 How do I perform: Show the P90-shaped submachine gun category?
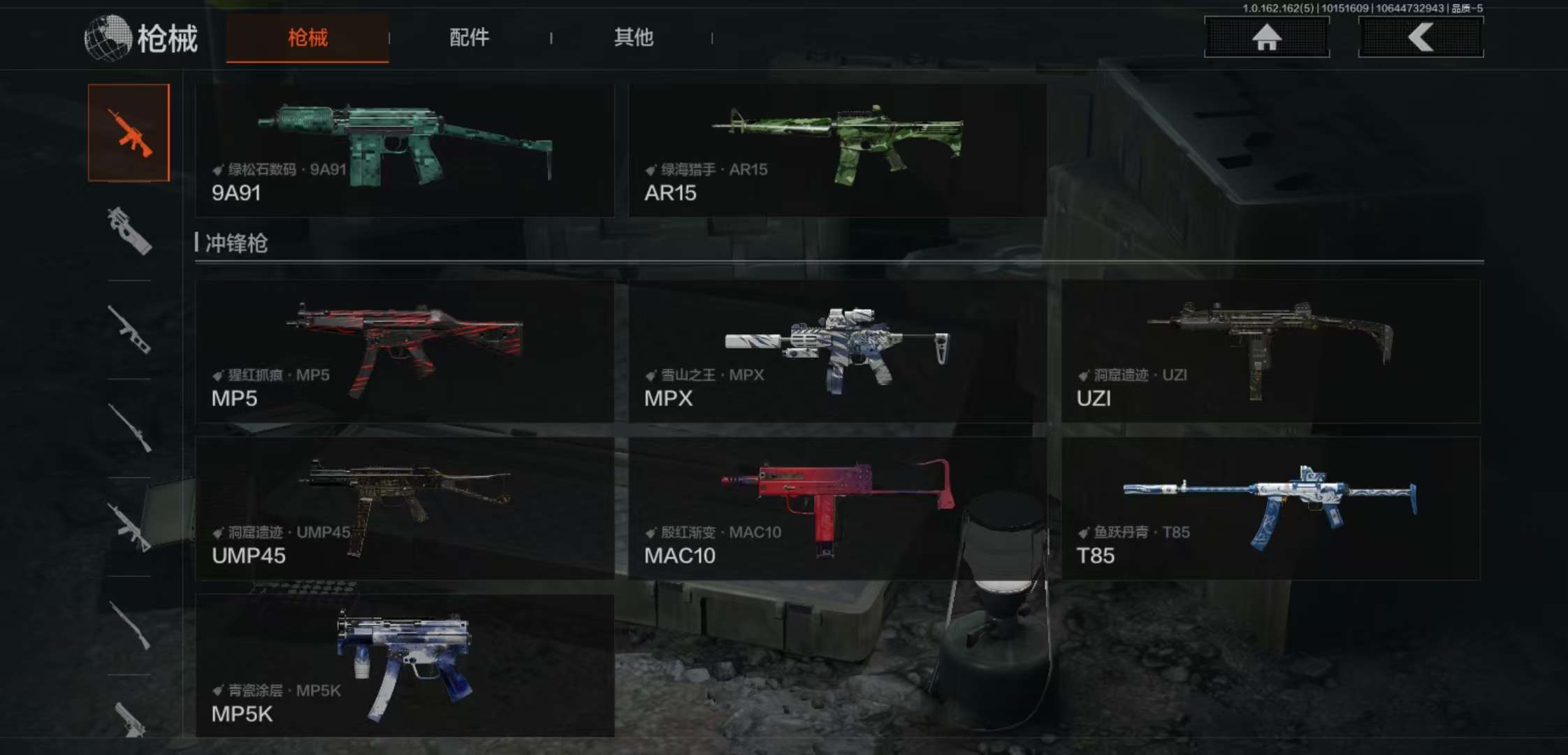[129, 231]
